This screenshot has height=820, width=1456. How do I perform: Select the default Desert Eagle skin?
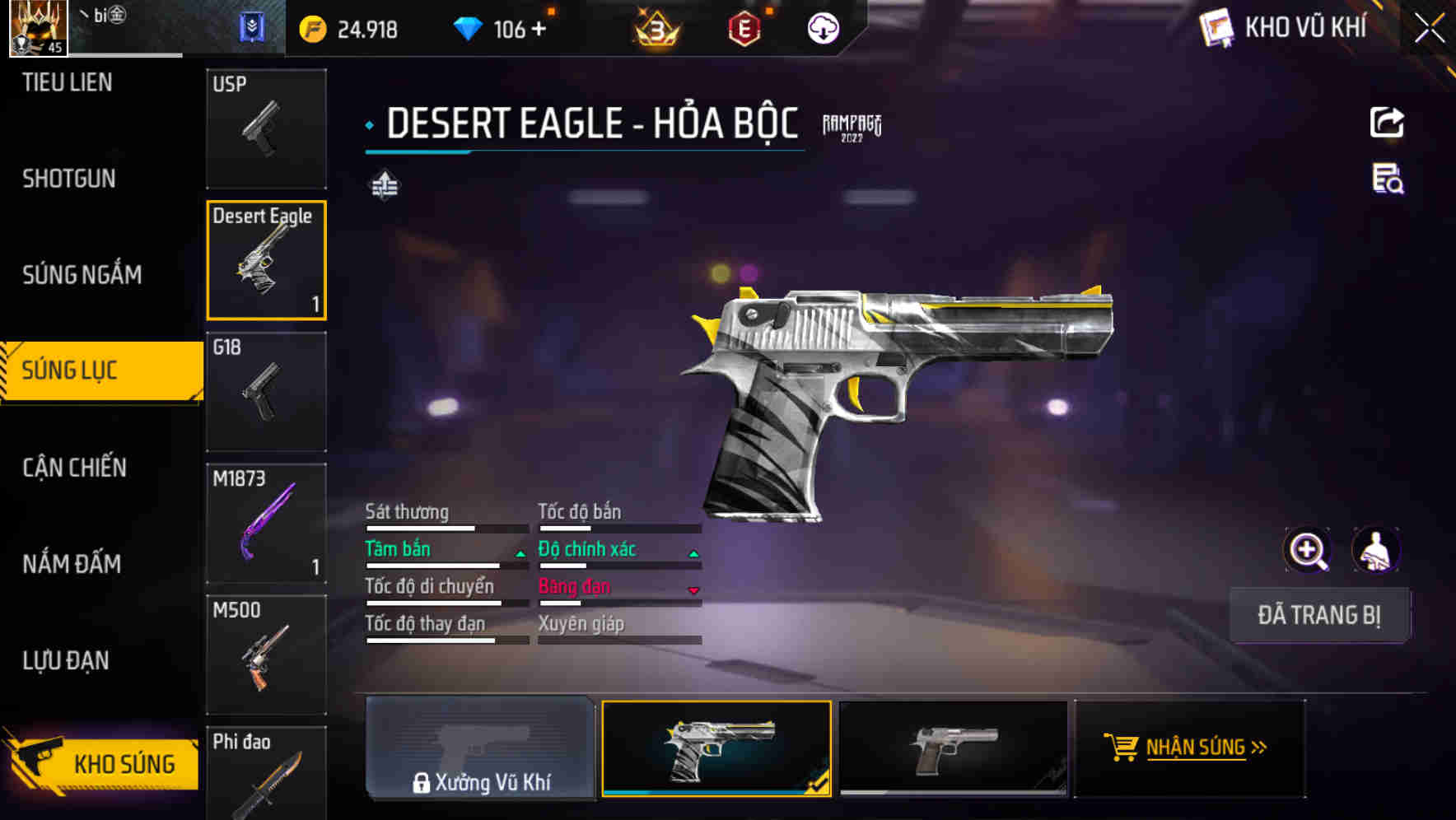coord(953,748)
